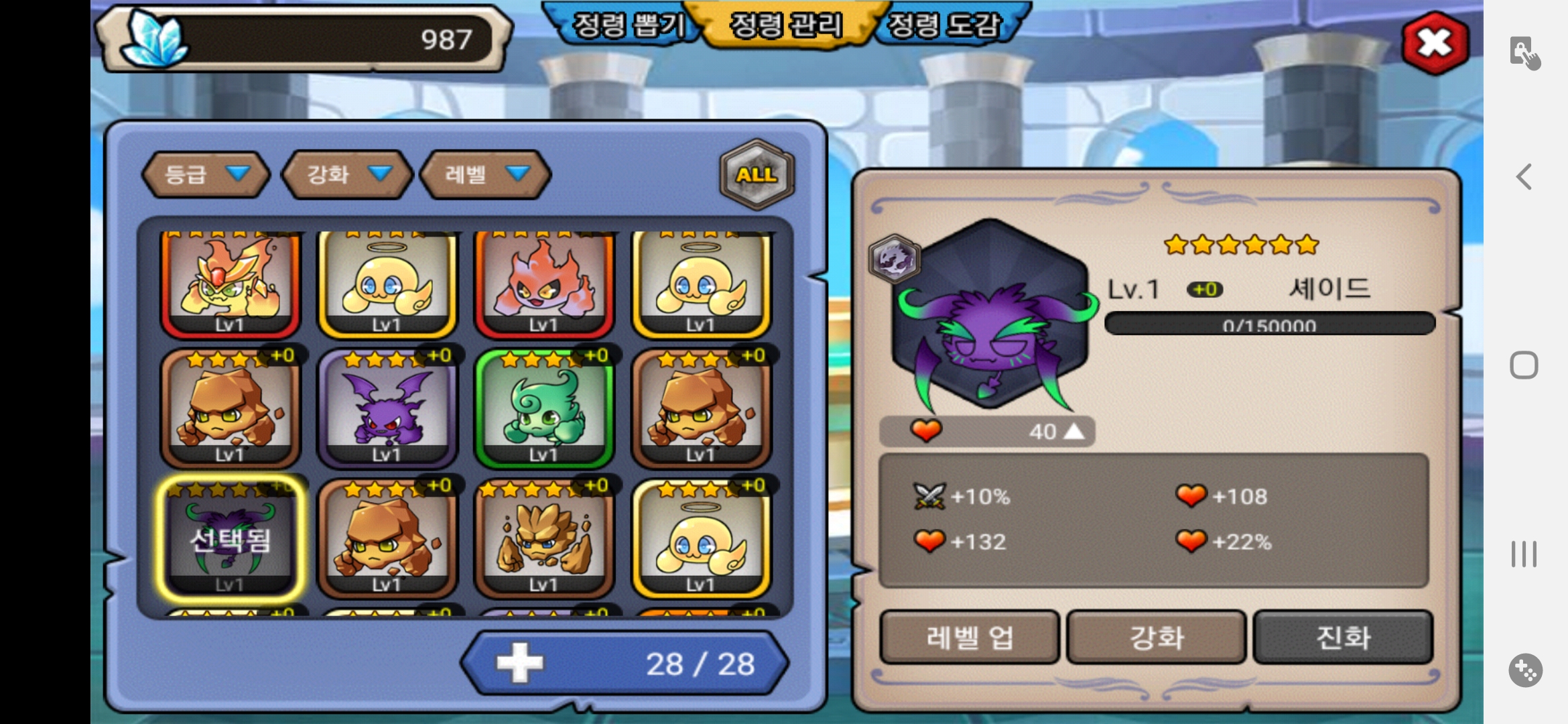1568x724 pixels.
Task: Choose the spiky-haired tan rock spirit
Action: [x=543, y=539]
